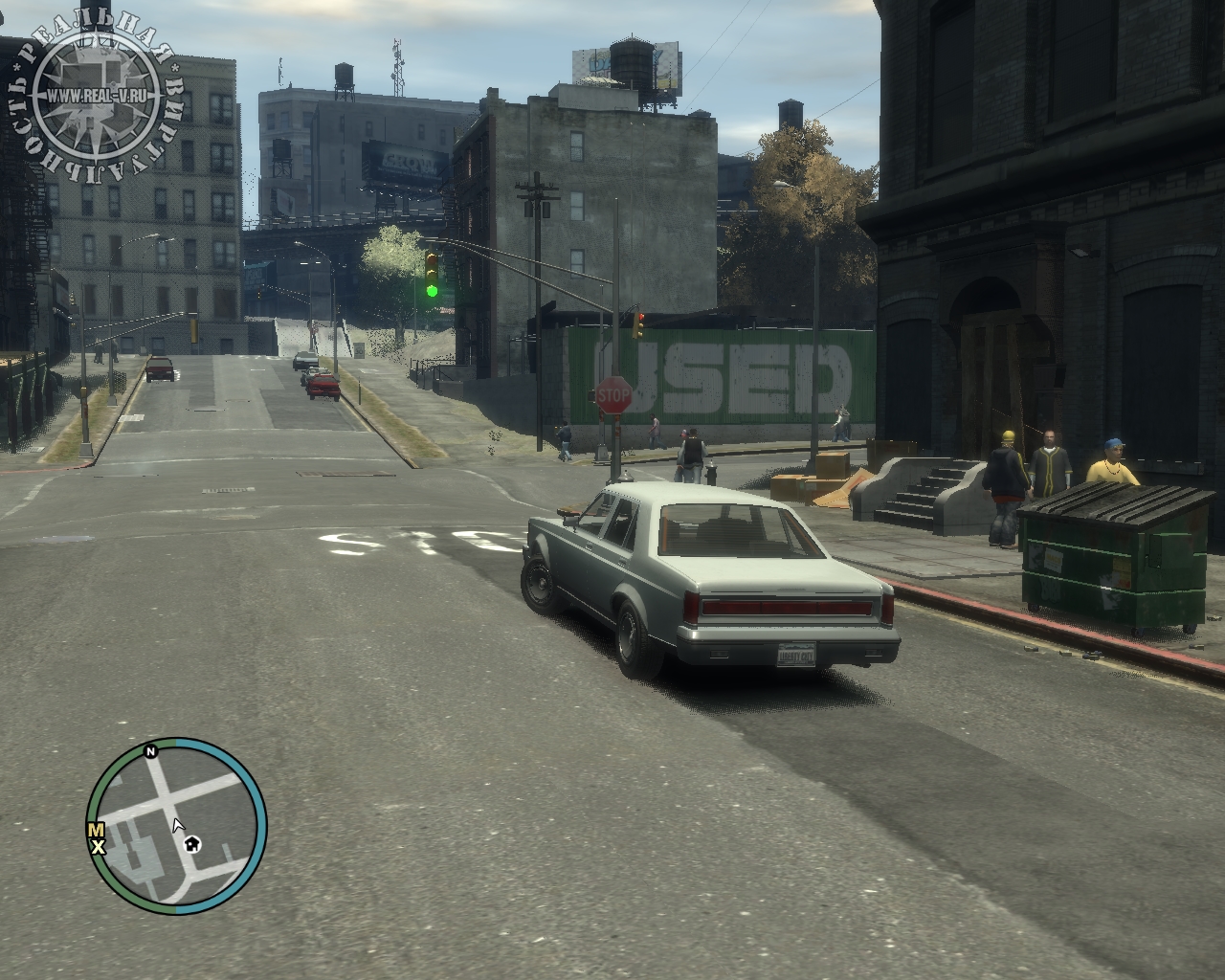Open the circular radar minimap
Image resolution: width=1225 pixels, height=980 pixels.
coord(175,824)
